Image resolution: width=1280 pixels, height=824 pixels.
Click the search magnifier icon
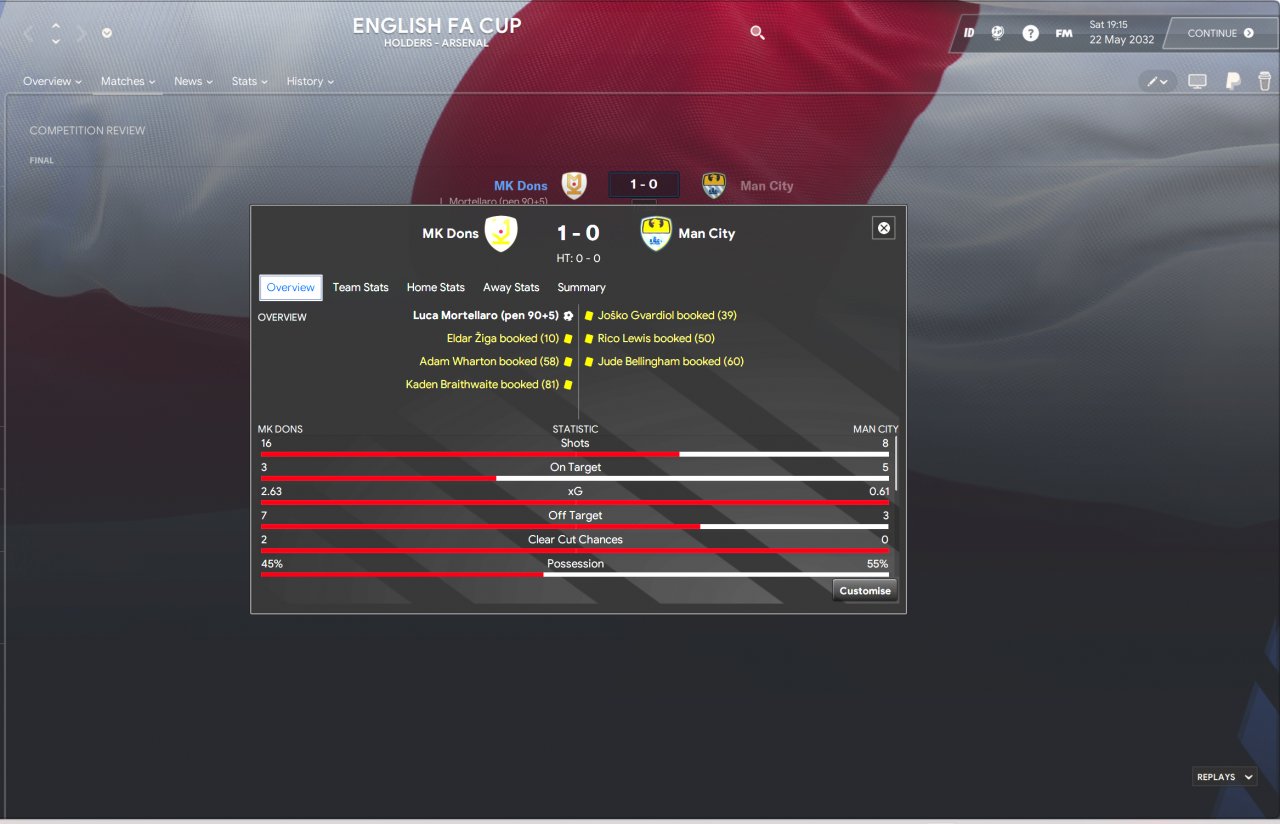click(757, 33)
